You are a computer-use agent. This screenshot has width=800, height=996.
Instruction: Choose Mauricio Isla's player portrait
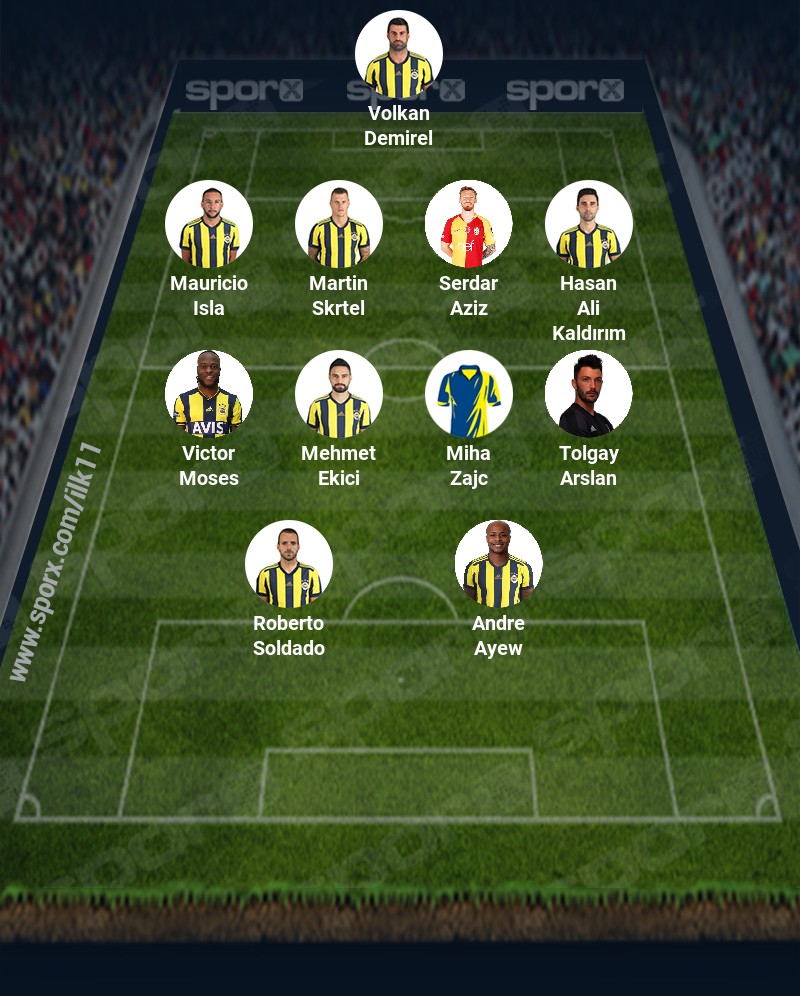coord(209,225)
